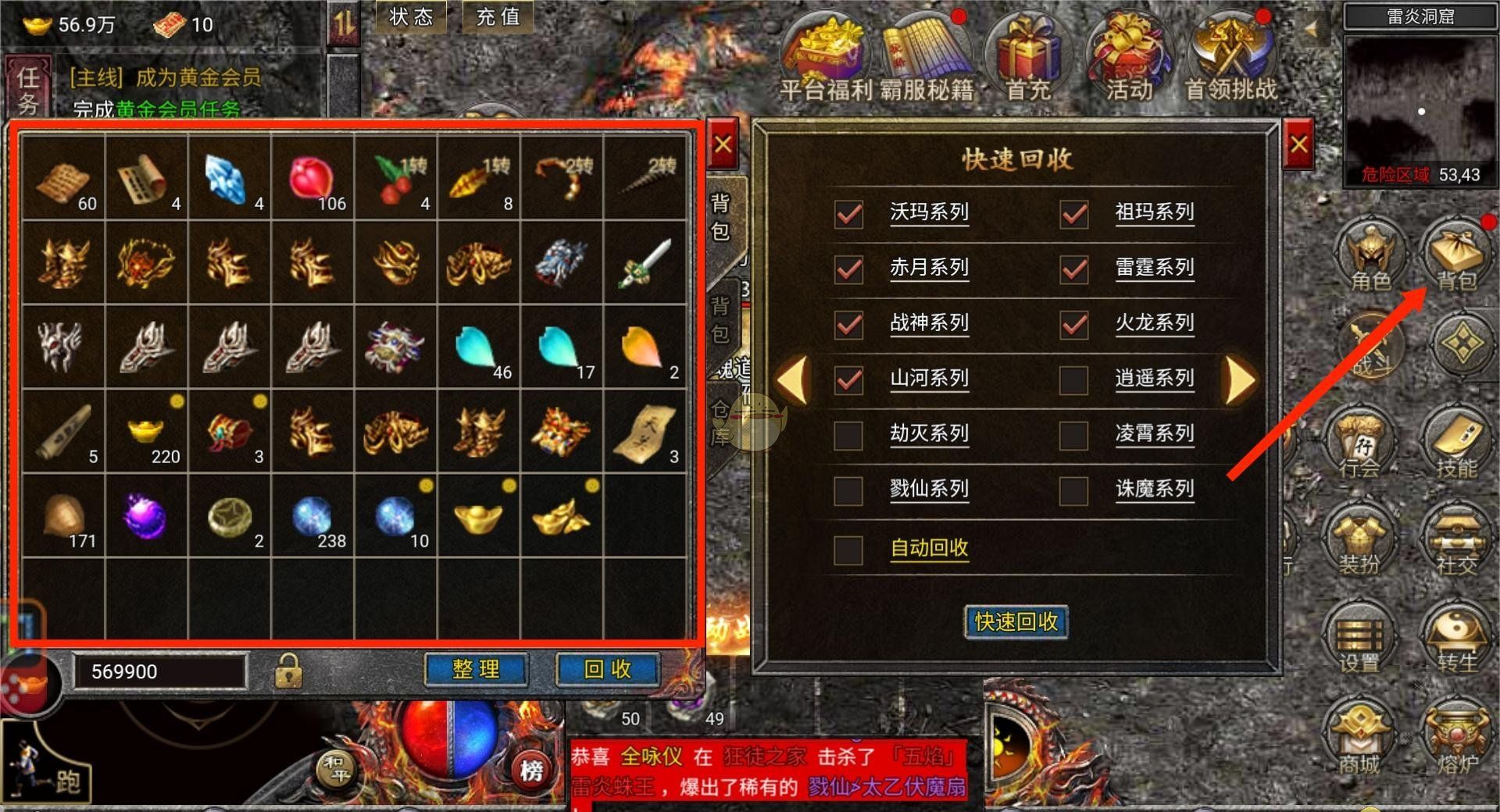Image resolution: width=1500 pixels, height=812 pixels.
Task: Click the 整理 sort inventory button
Action: [x=476, y=669]
